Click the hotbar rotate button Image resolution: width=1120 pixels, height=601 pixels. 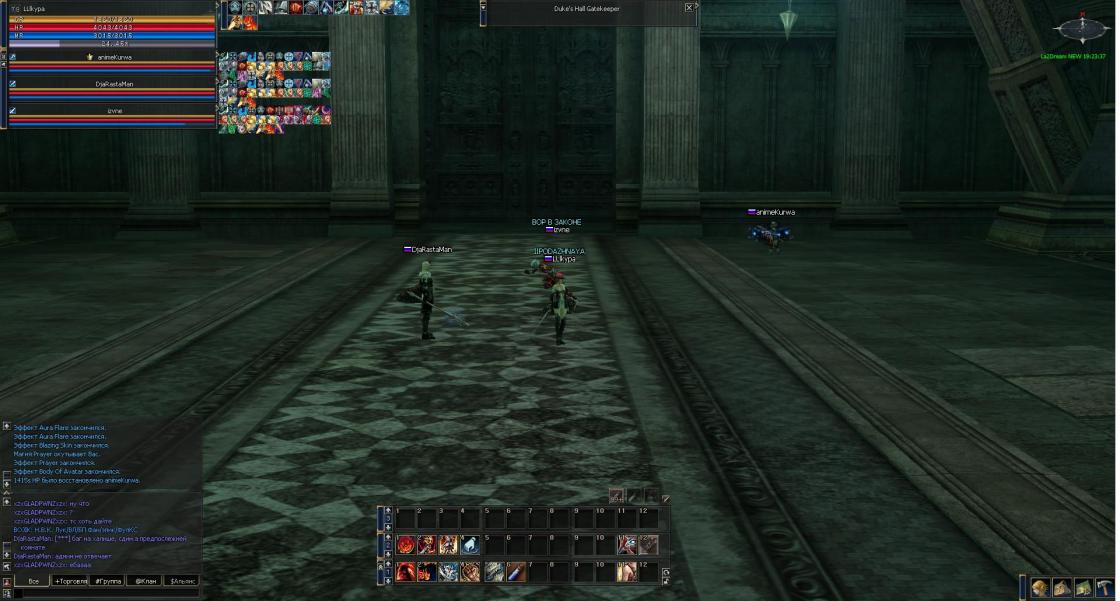(x=666, y=573)
